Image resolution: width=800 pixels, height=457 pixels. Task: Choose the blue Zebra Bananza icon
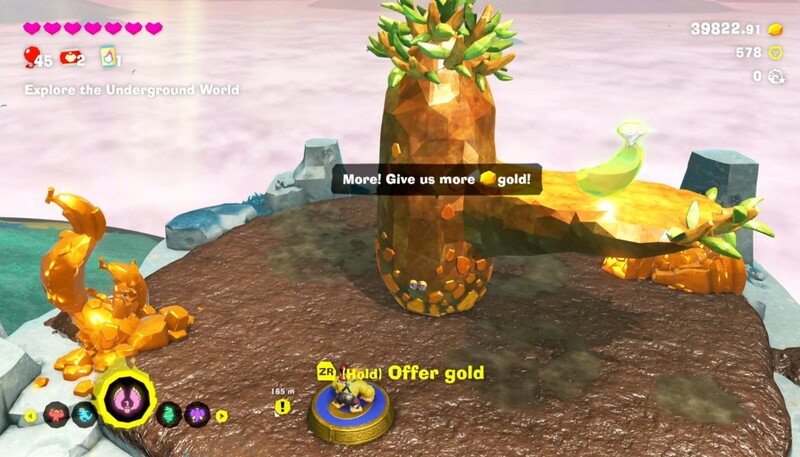[85, 415]
